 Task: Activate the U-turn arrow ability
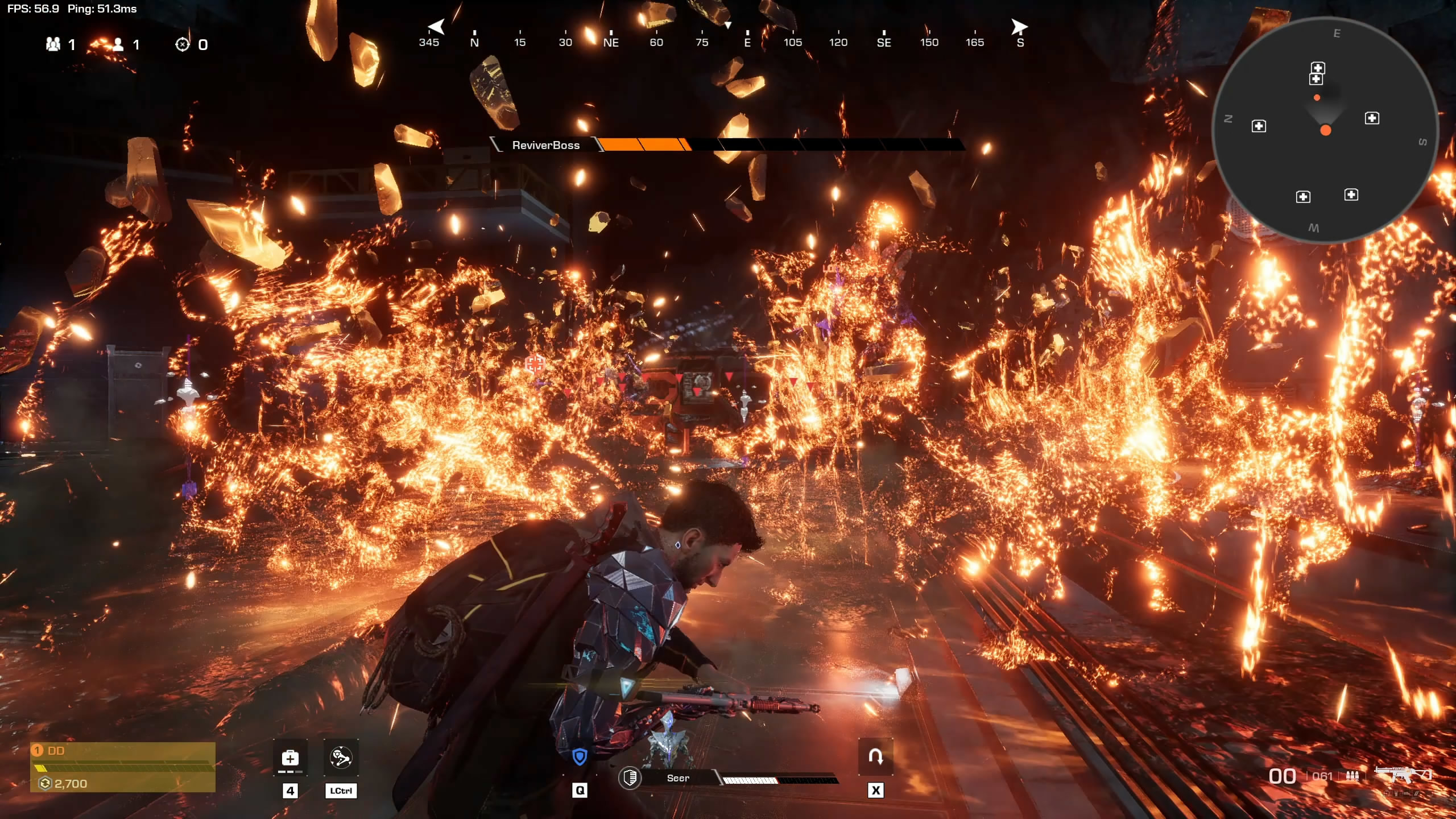875,757
